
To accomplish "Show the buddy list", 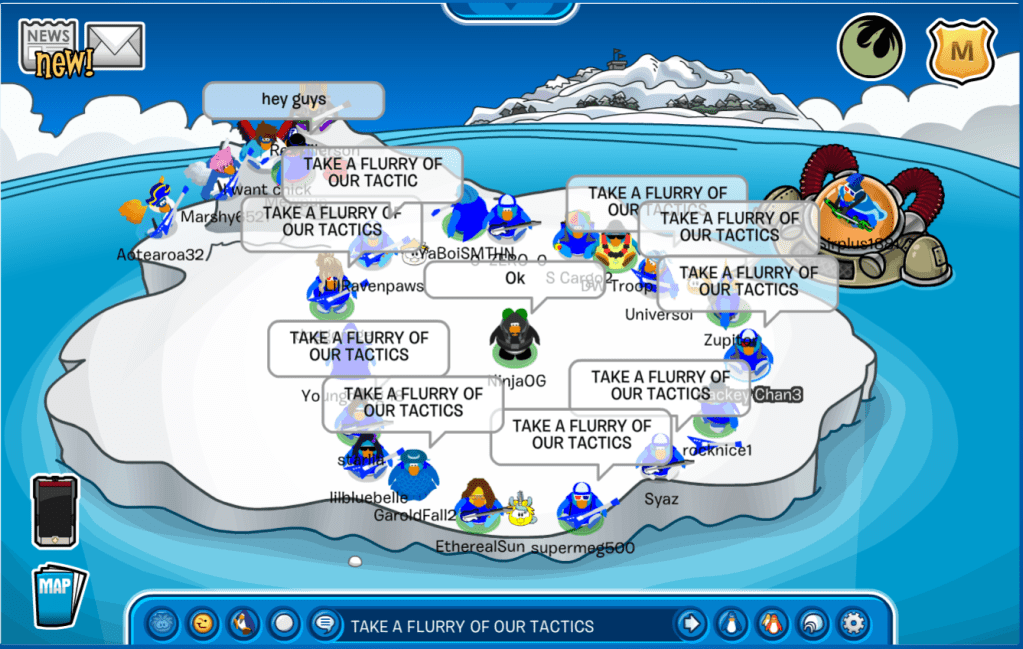I will [771, 625].
